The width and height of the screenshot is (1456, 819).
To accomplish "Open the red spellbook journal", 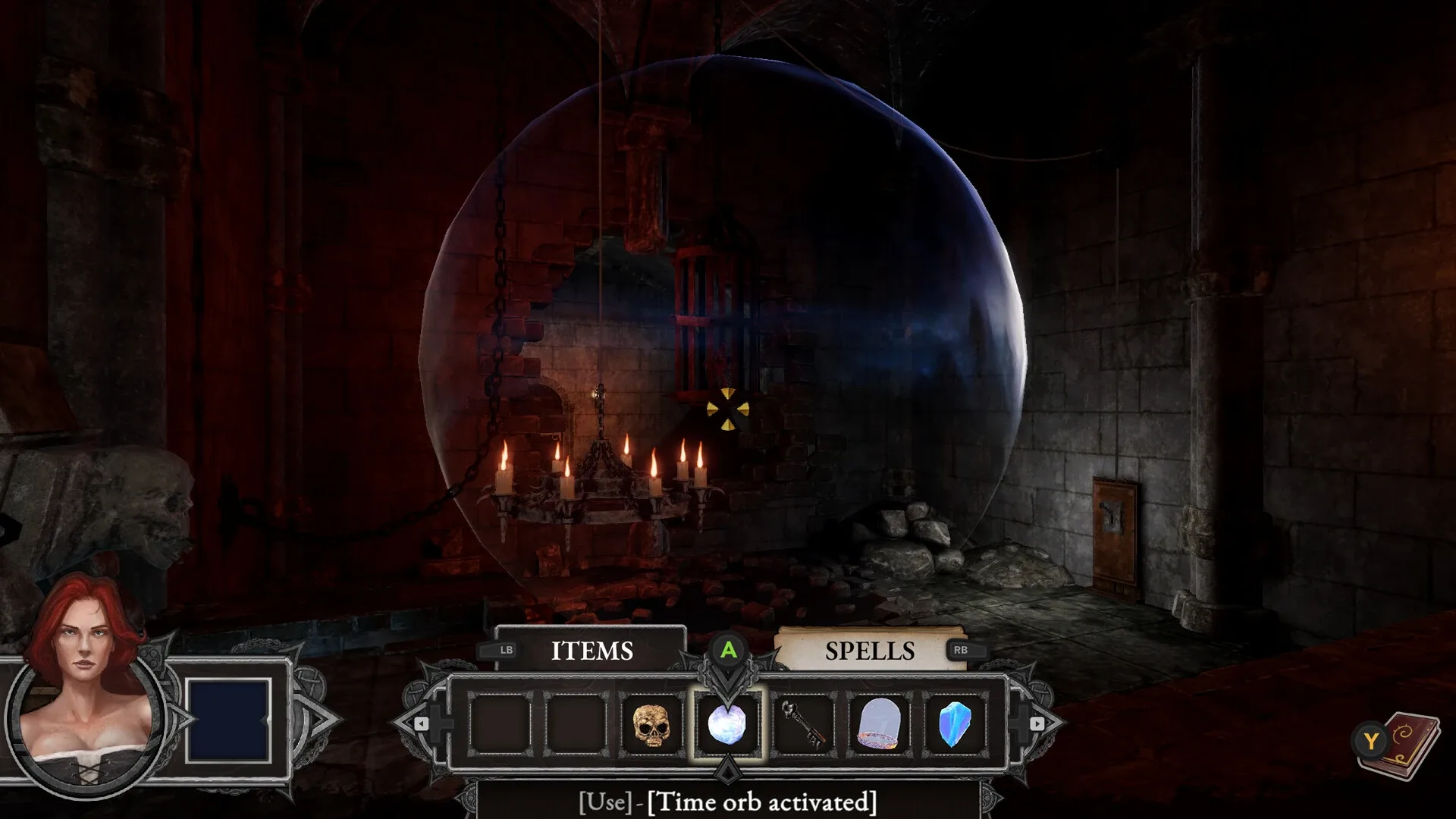I will point(1407,745).
